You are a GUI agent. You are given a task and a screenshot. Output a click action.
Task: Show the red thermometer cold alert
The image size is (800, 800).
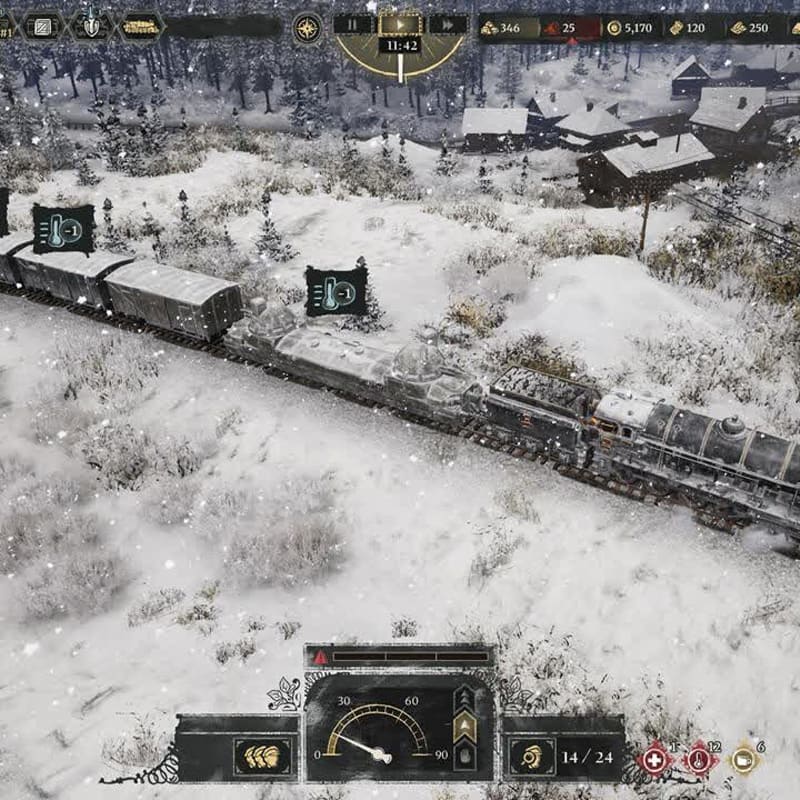coord(698,759)
